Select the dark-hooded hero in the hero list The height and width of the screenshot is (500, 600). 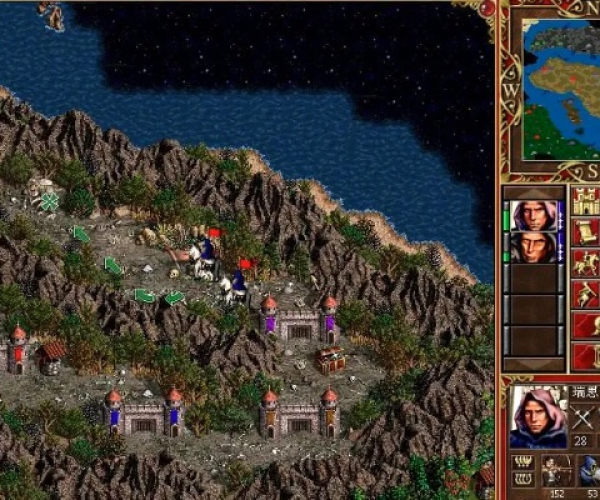point(534,247)
